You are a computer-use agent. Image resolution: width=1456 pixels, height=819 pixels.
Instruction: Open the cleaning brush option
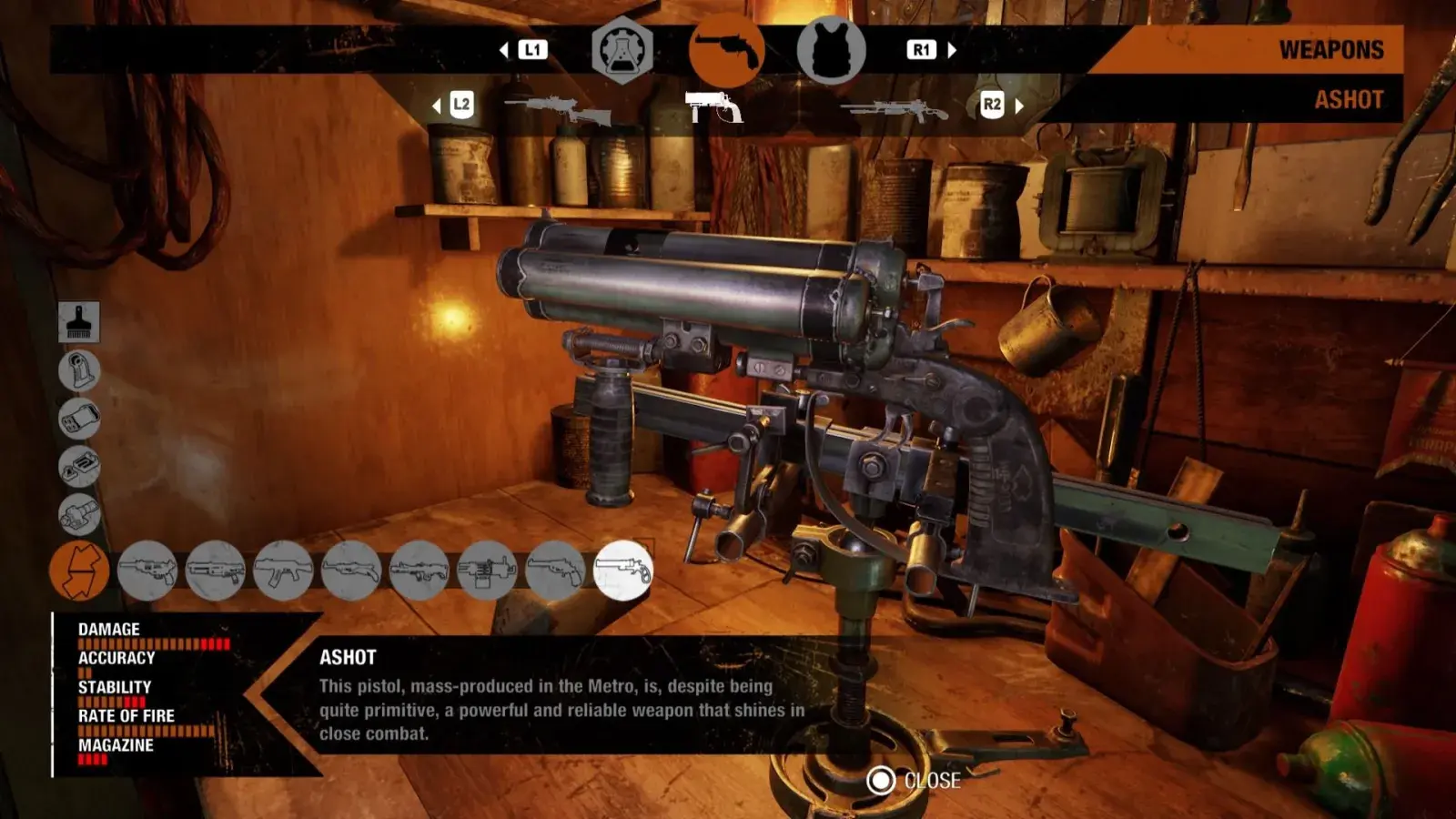point(79,322)
